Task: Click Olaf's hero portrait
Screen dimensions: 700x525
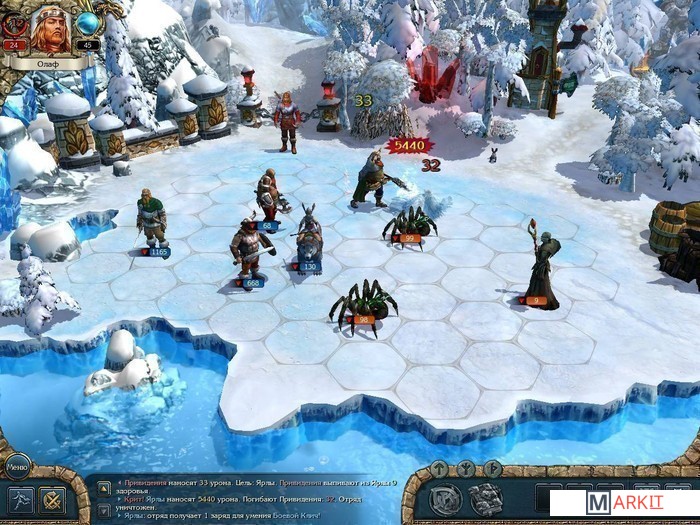Action: pyautogui.click(x=50, y=29)
